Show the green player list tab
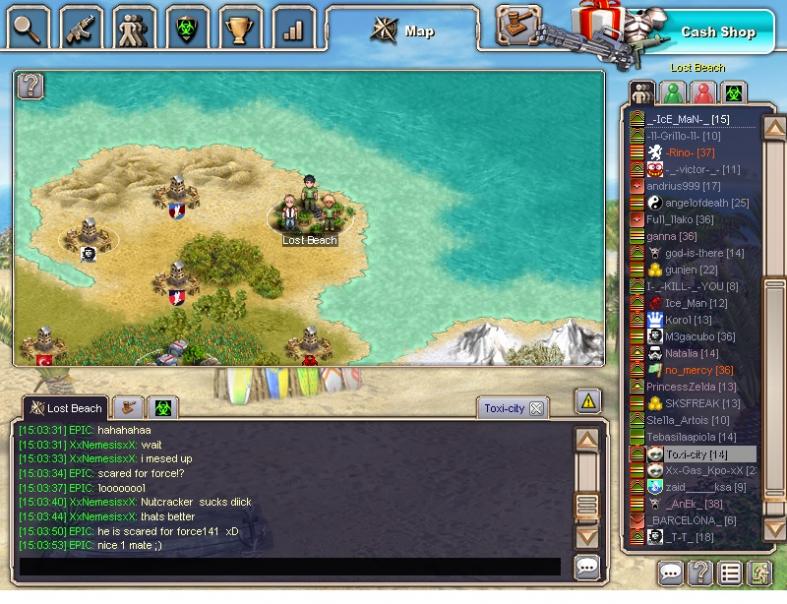The width and height of the screenshot is (787, 604). 673,93
